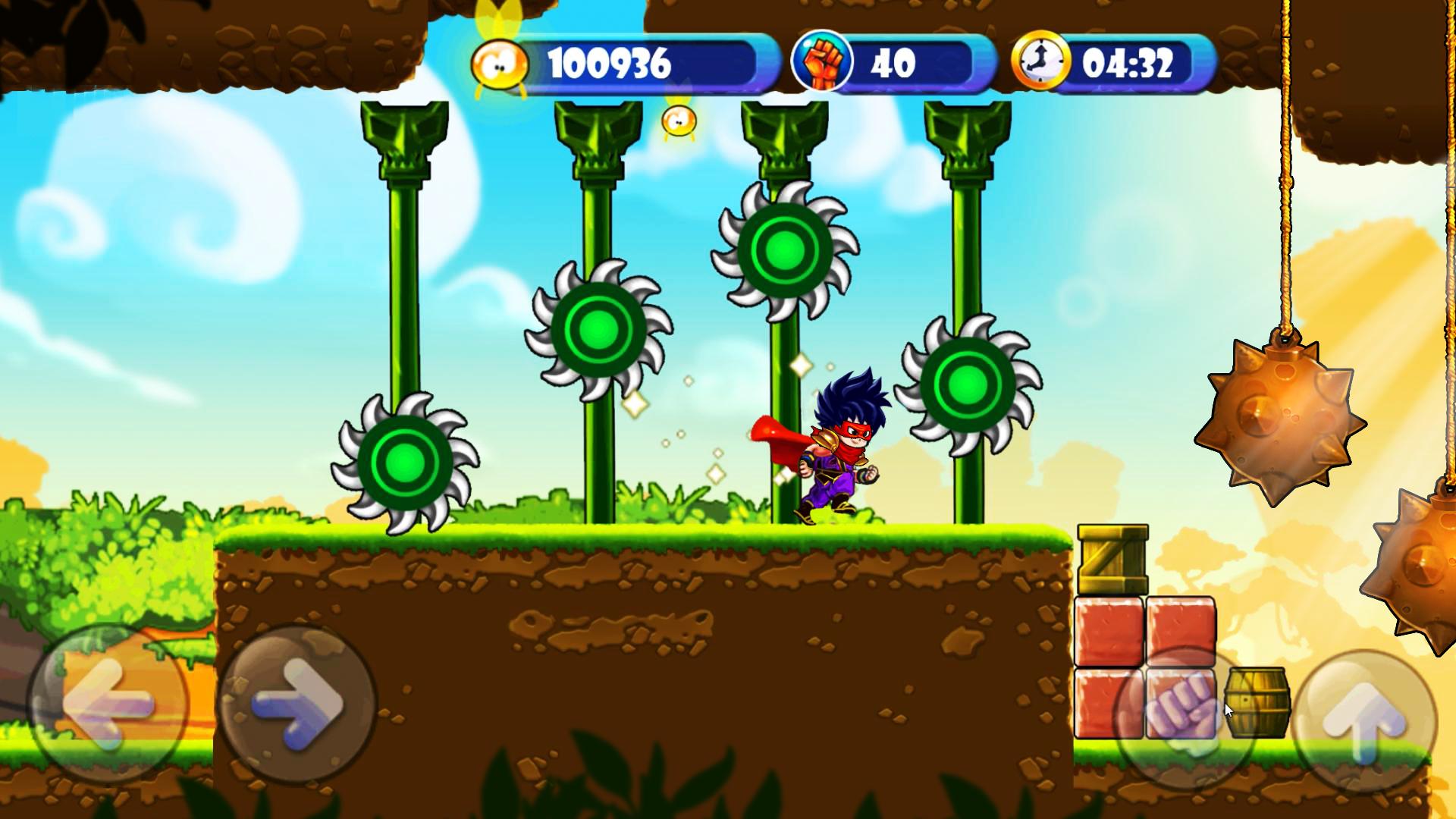Image resolution: width=1456 pixels, height=819 pixels.
Task: Tap the right arrow movement control
Action: [296, 705]
